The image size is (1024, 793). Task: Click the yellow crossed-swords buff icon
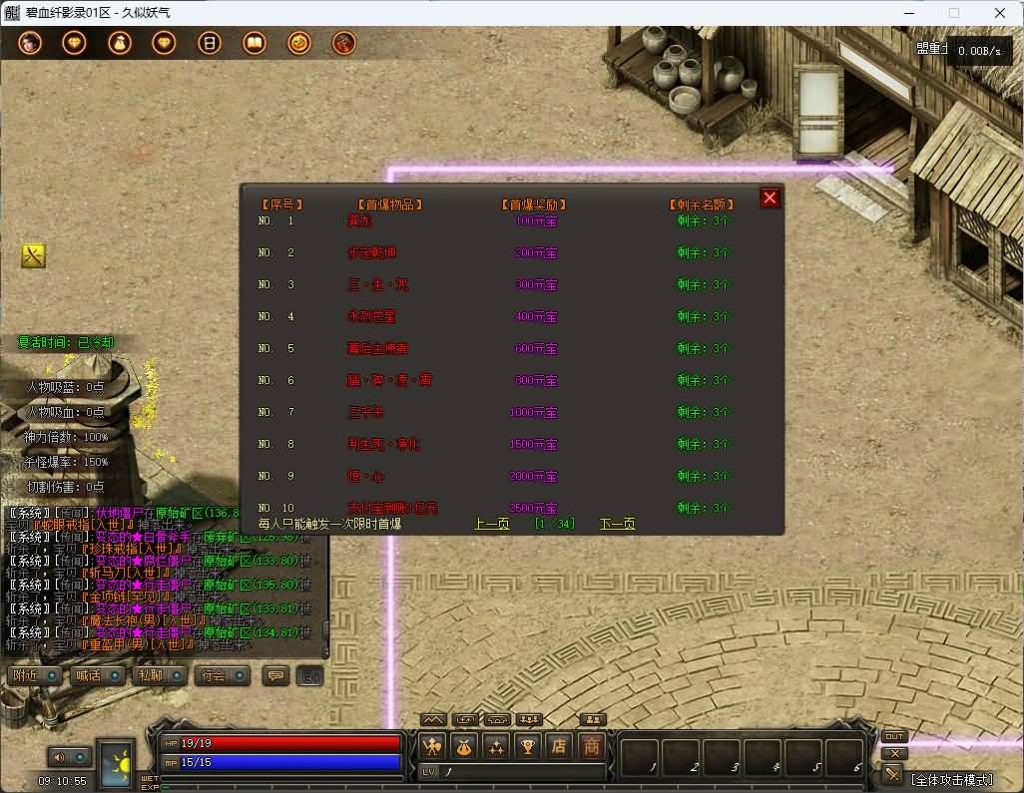(33, 256)
